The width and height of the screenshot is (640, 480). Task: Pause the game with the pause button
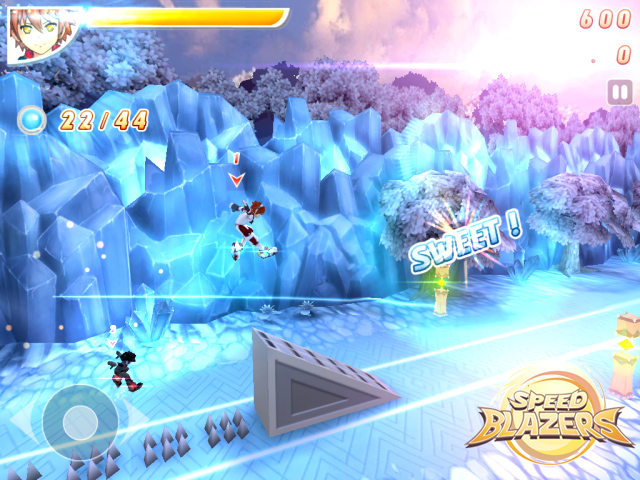[619, 93]
